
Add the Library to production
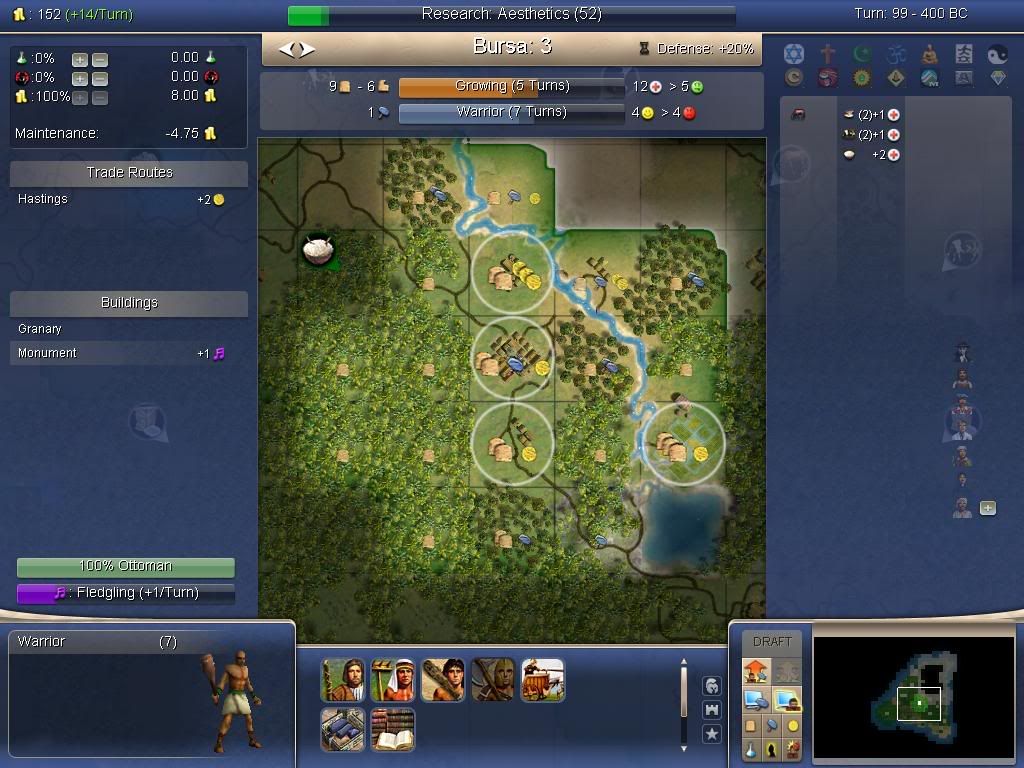392,730
